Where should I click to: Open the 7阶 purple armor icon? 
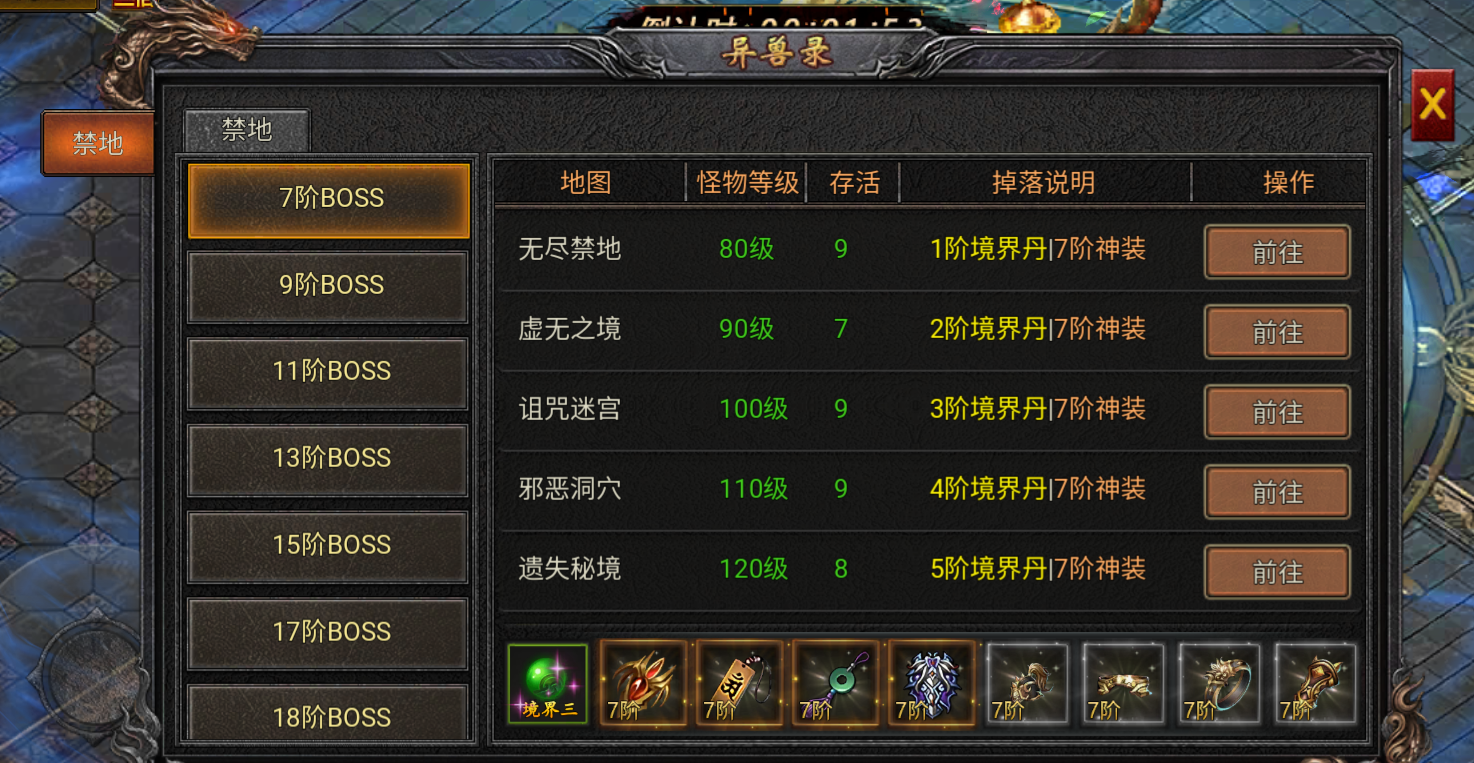(932, 683)
